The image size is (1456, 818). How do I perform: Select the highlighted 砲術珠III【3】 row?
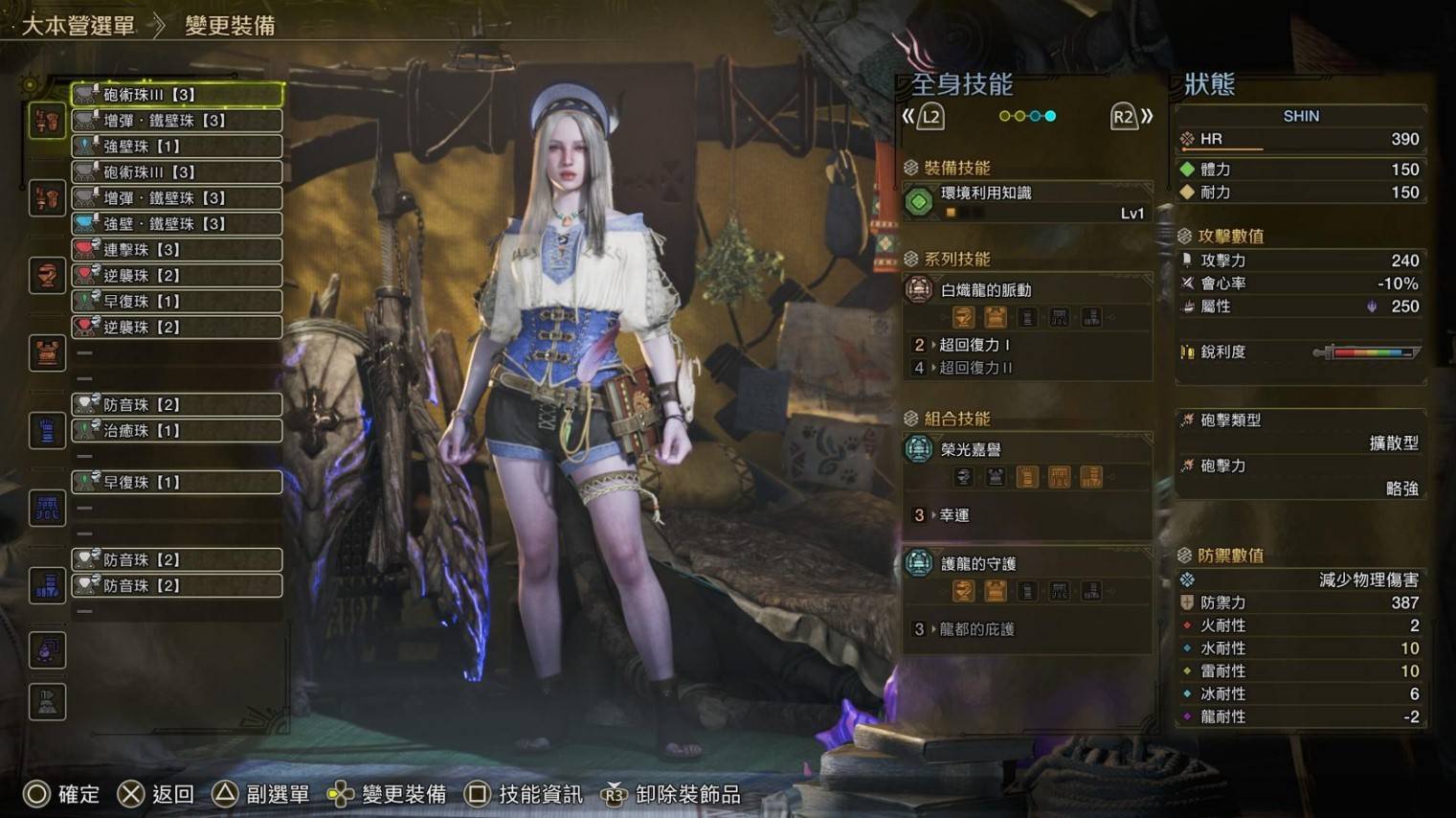(x=177, y=95)
